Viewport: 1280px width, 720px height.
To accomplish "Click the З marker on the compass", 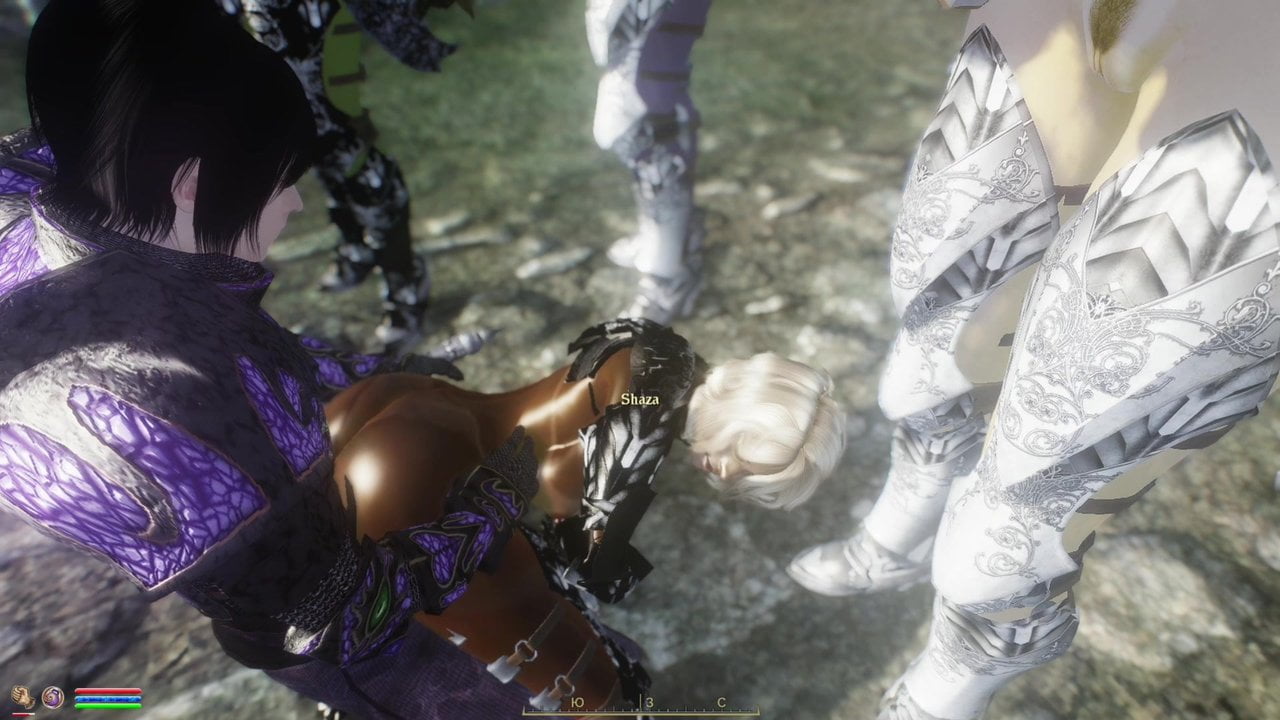I will pyautogui.click(x=651, y=702).
